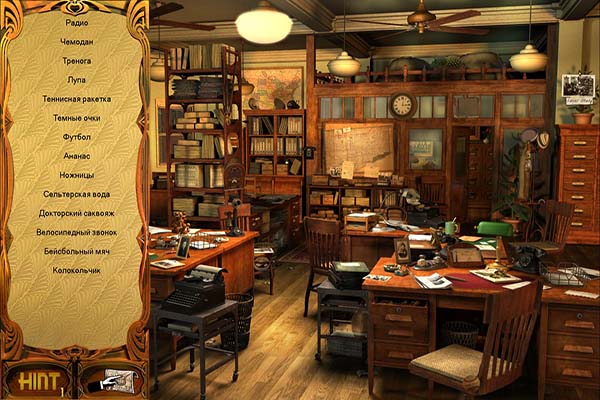Choose 'Ножницы' in the object list
The width and height of the screenshot is (600, 400).
point(77,175)
